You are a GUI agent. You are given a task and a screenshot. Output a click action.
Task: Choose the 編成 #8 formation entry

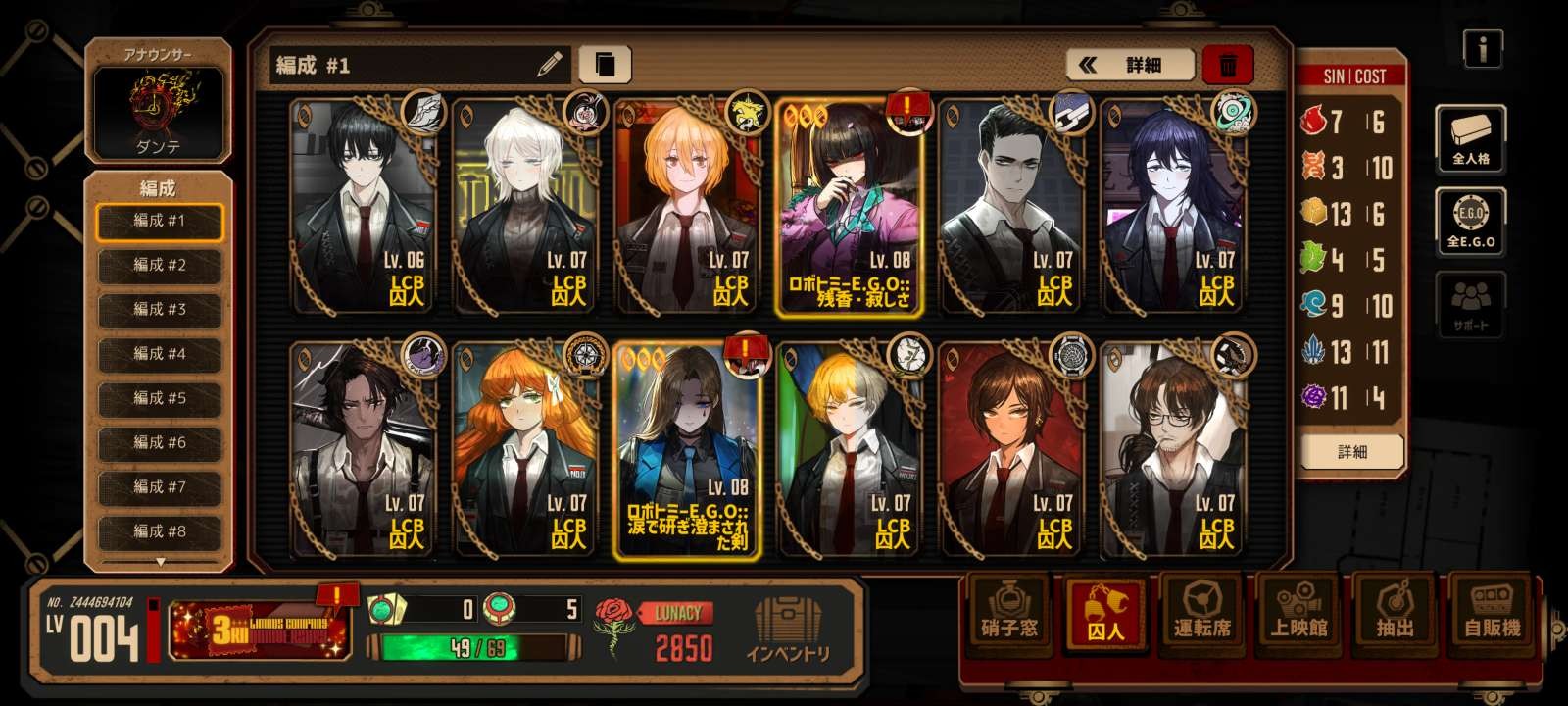(159, 531)
